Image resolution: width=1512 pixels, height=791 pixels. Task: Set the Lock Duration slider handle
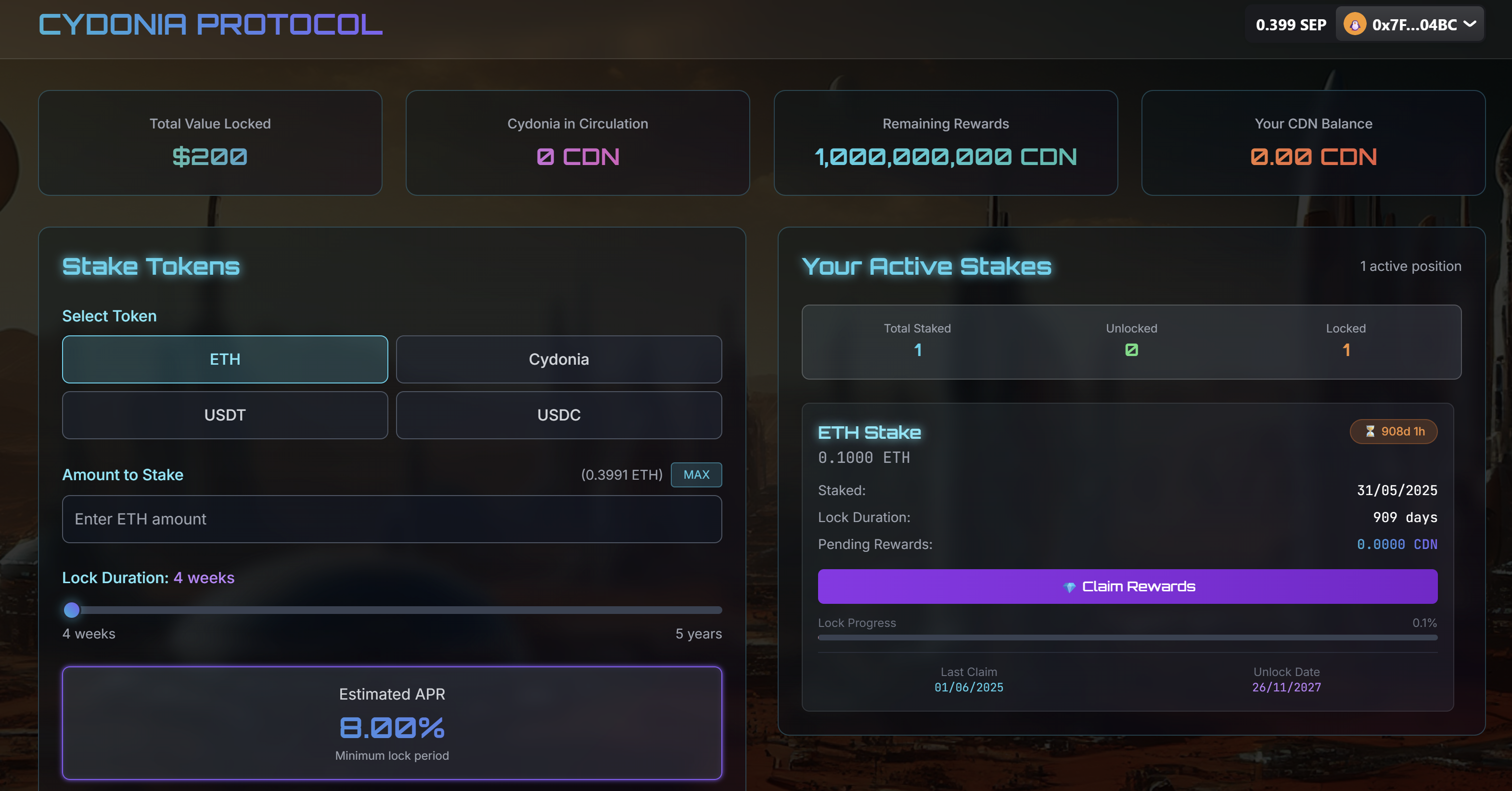pos(72,610)
